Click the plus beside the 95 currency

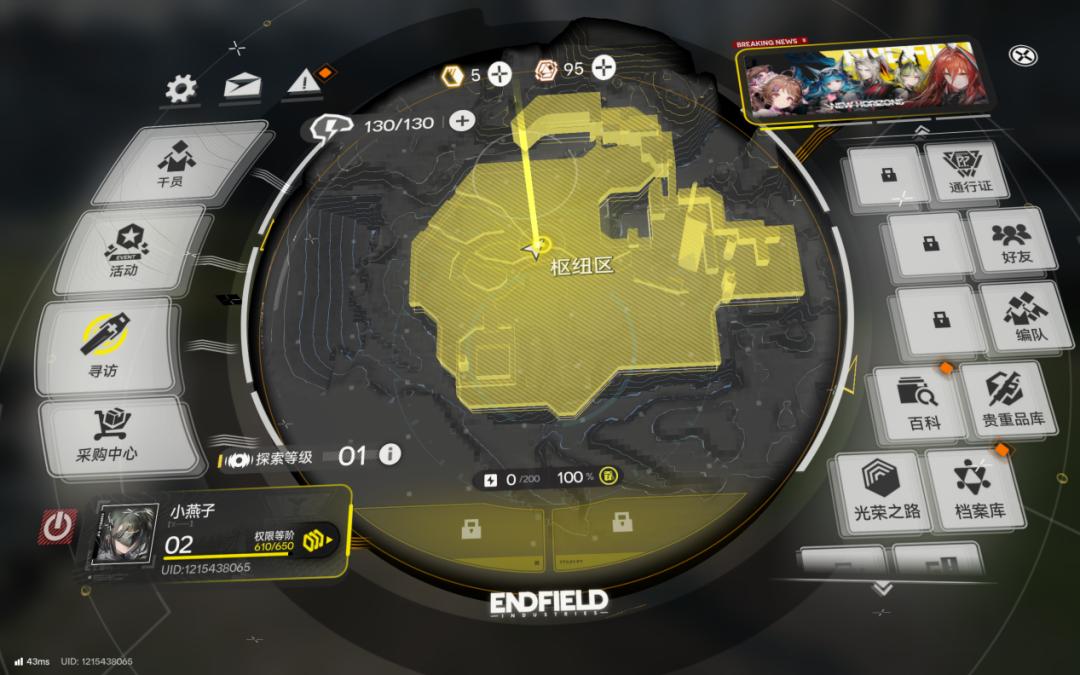pos(603,68)
